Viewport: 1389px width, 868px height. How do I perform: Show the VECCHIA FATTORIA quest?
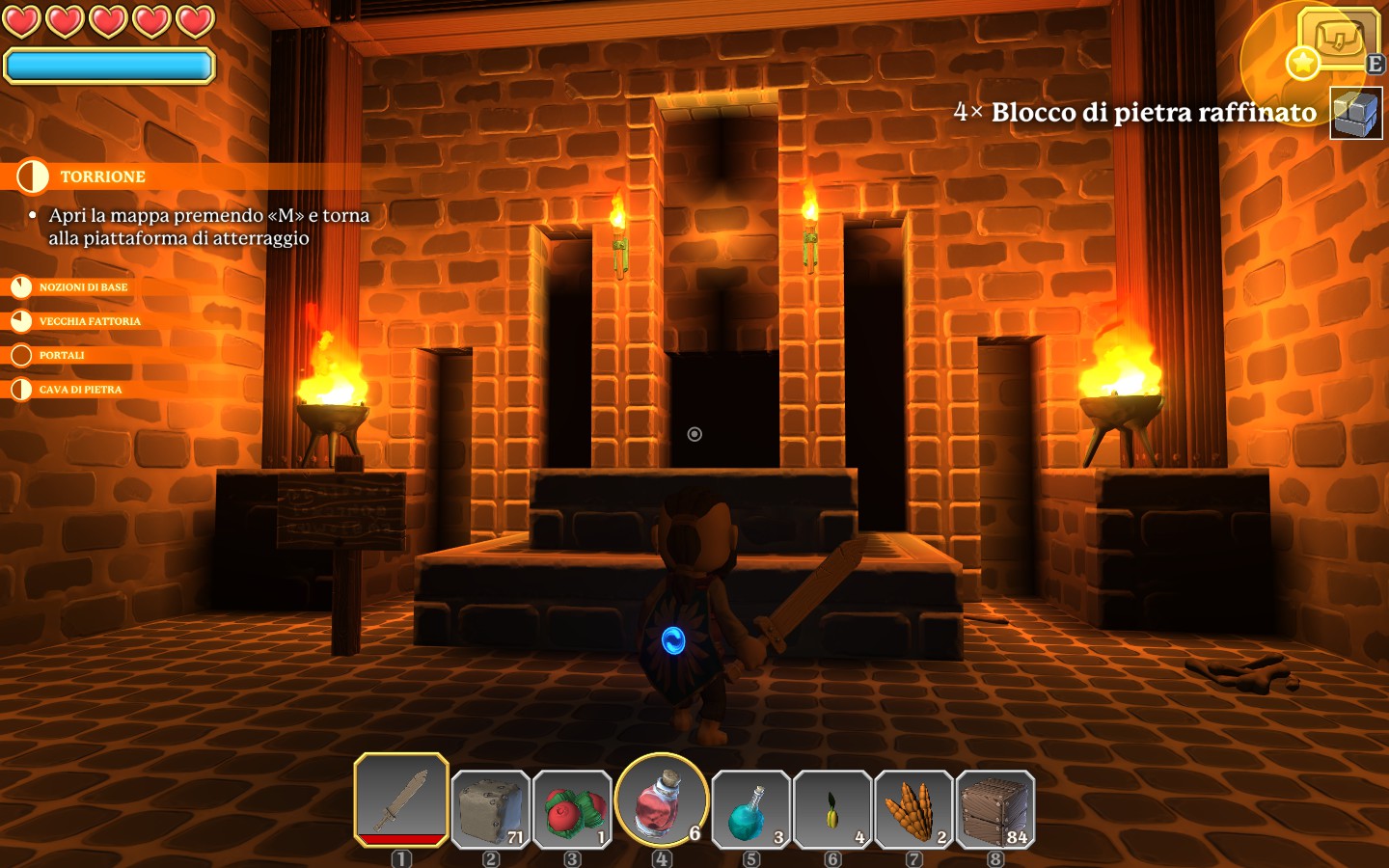tap(89, 321)
